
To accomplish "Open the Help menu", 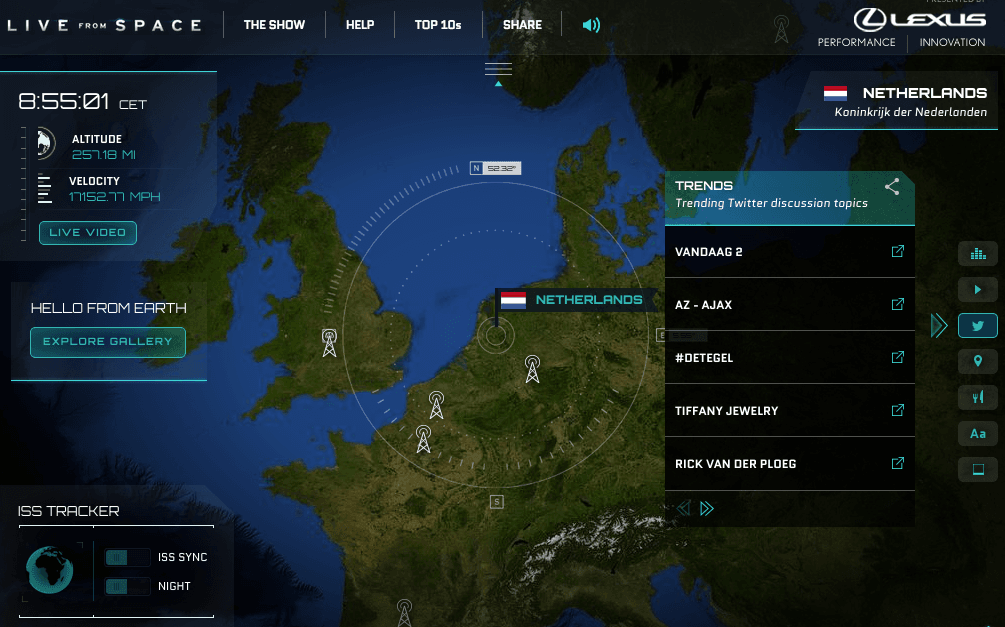I will 359,25.
